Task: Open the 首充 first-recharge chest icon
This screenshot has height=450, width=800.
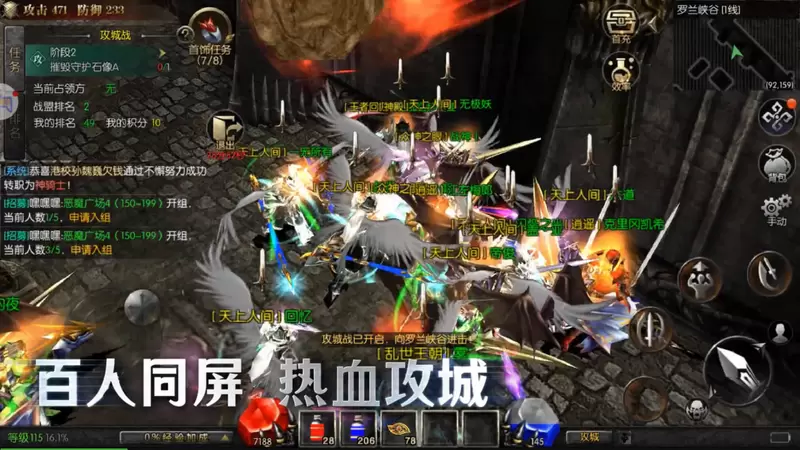Action: click(x=620, y=25)
